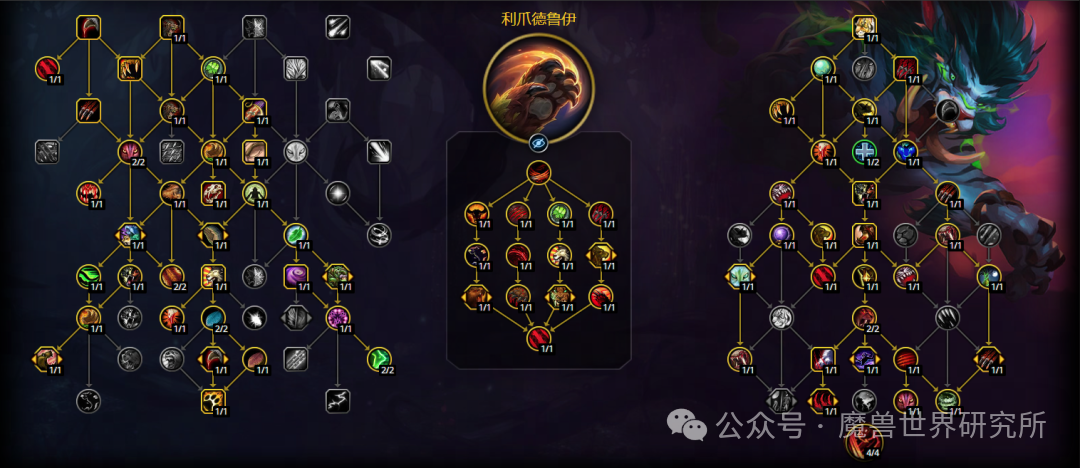Select the 4/4 capstone talent at the bottom
1080x468 pixels.
pyautogui.click(x=865, y=440)
